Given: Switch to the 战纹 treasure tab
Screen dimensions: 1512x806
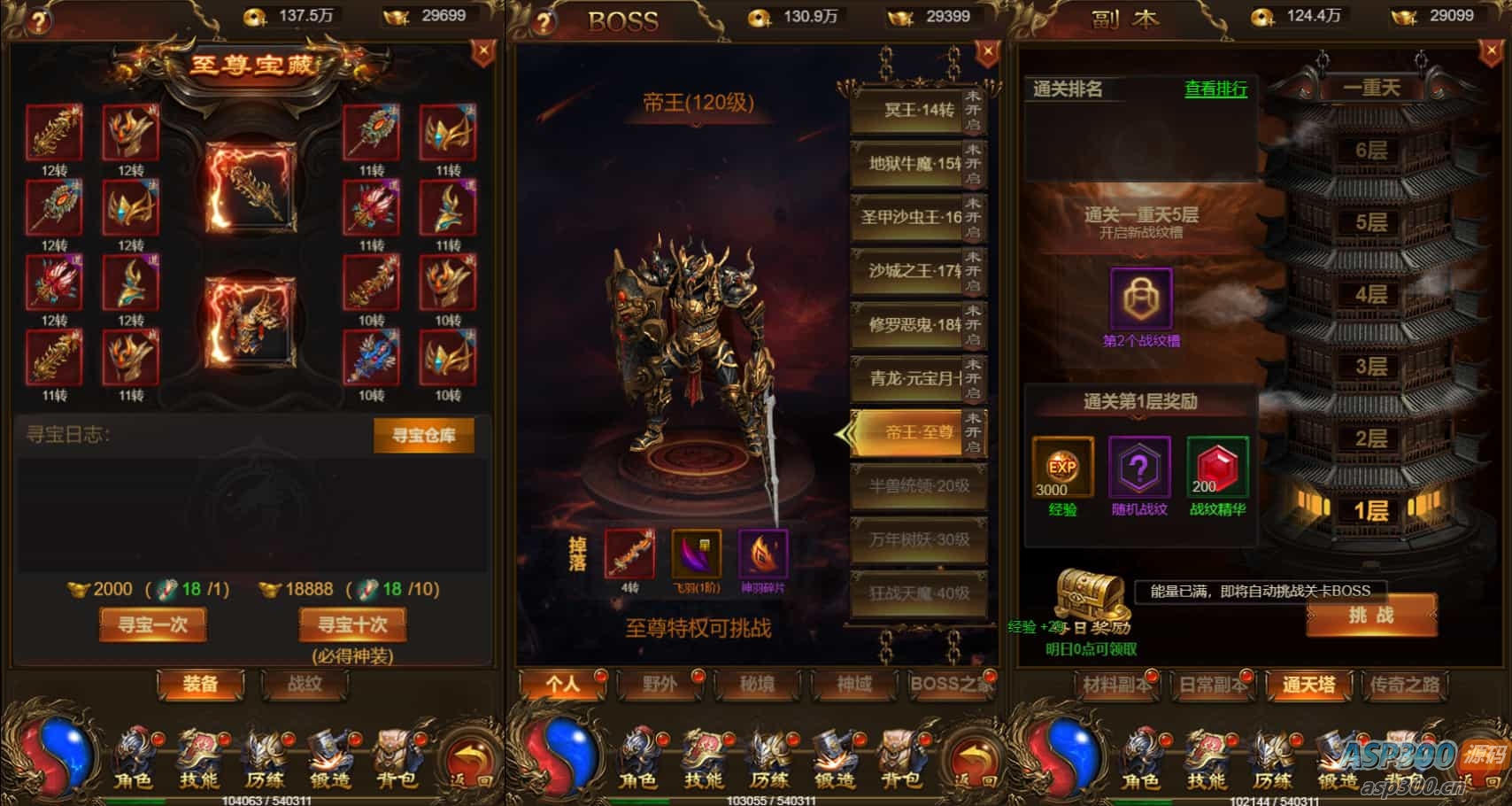Looking at the screenshot, I should tap(305, 684).
